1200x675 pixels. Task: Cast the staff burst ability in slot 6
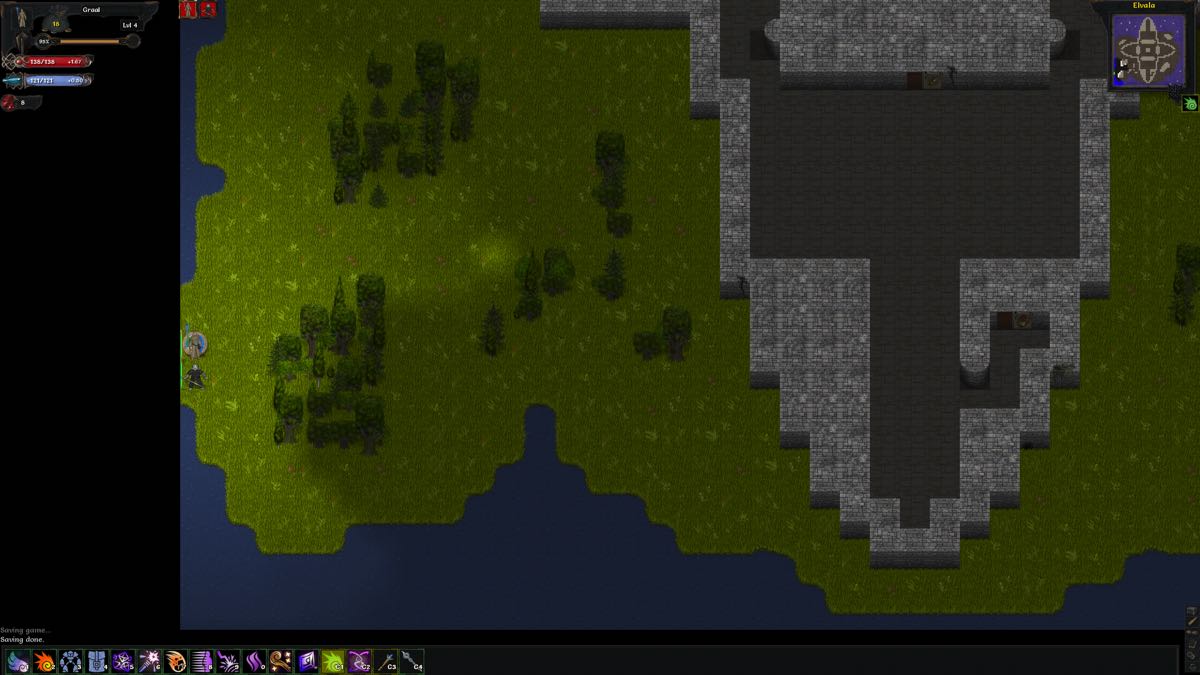point(149,661)
